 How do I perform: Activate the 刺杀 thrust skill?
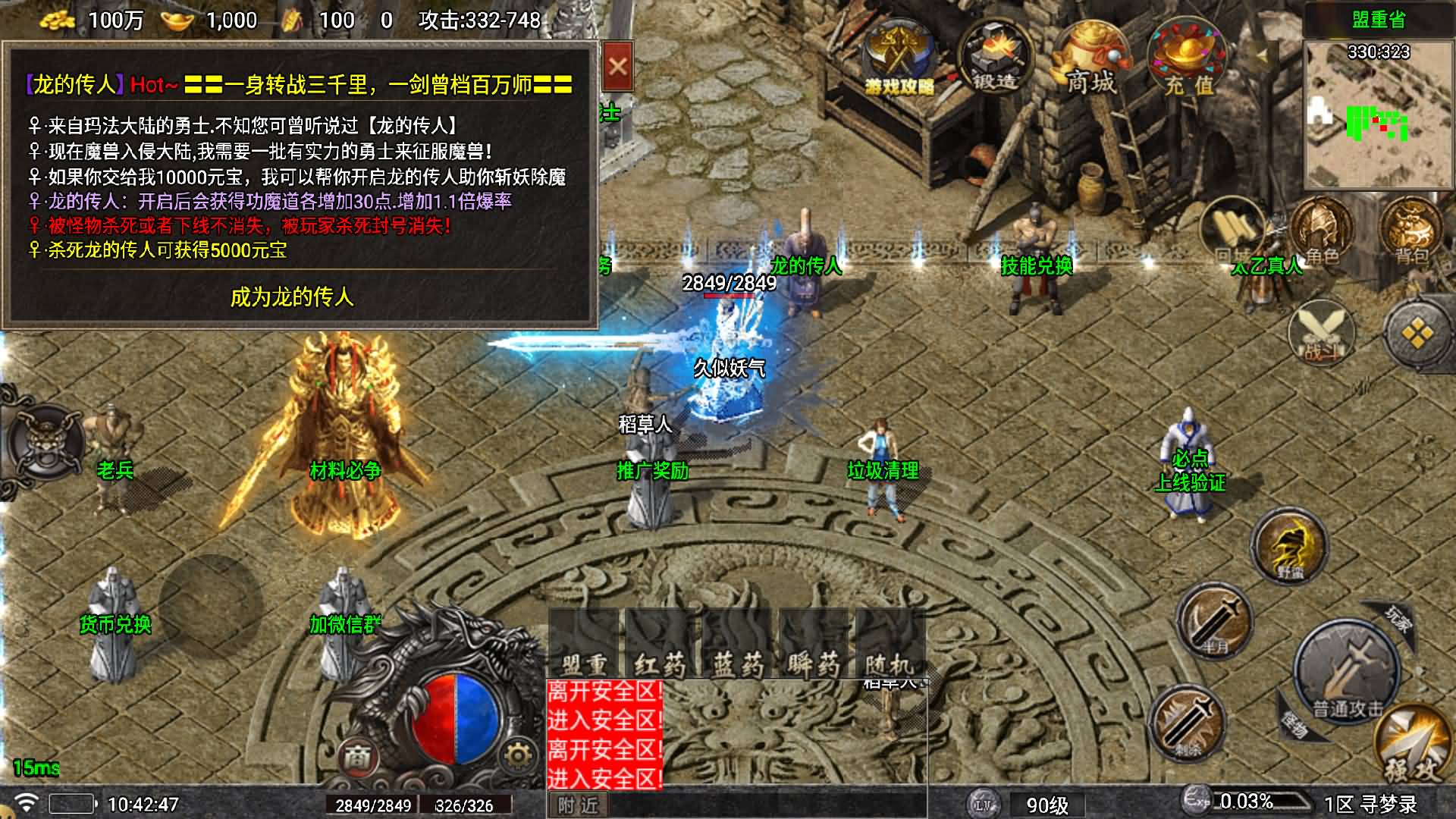click(1187, 722)
